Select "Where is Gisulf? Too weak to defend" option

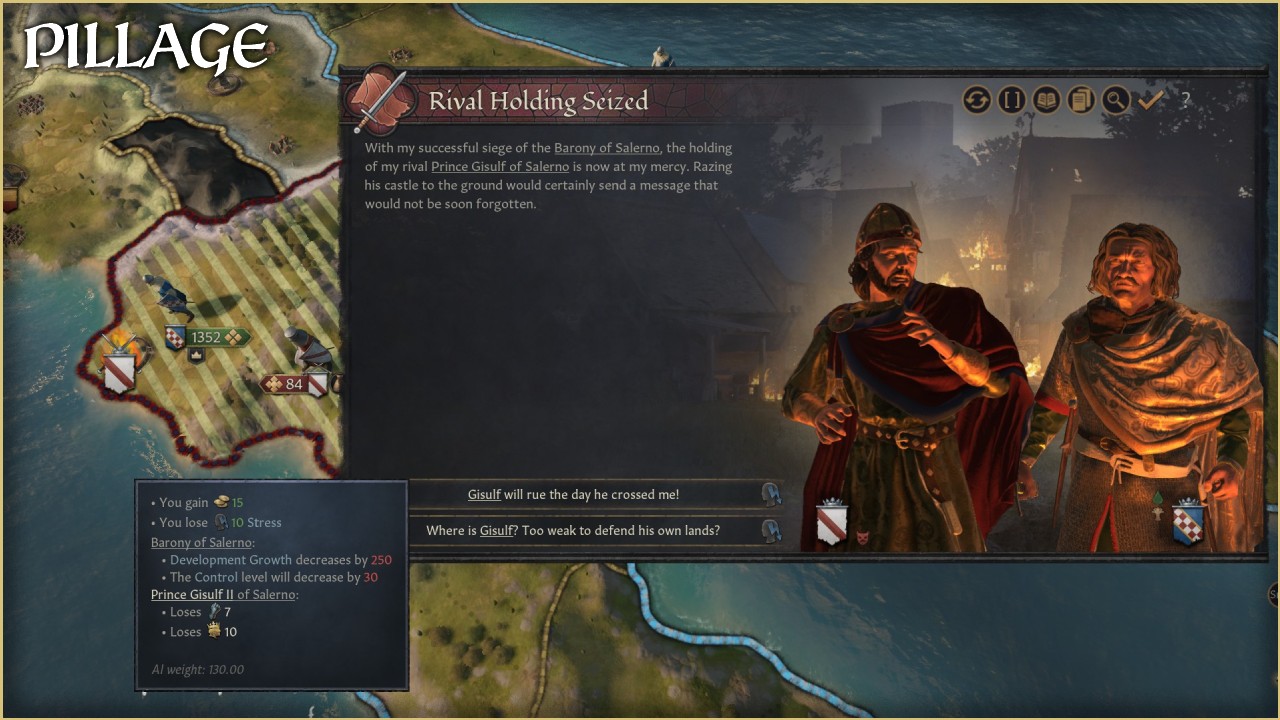pos(573,530)
